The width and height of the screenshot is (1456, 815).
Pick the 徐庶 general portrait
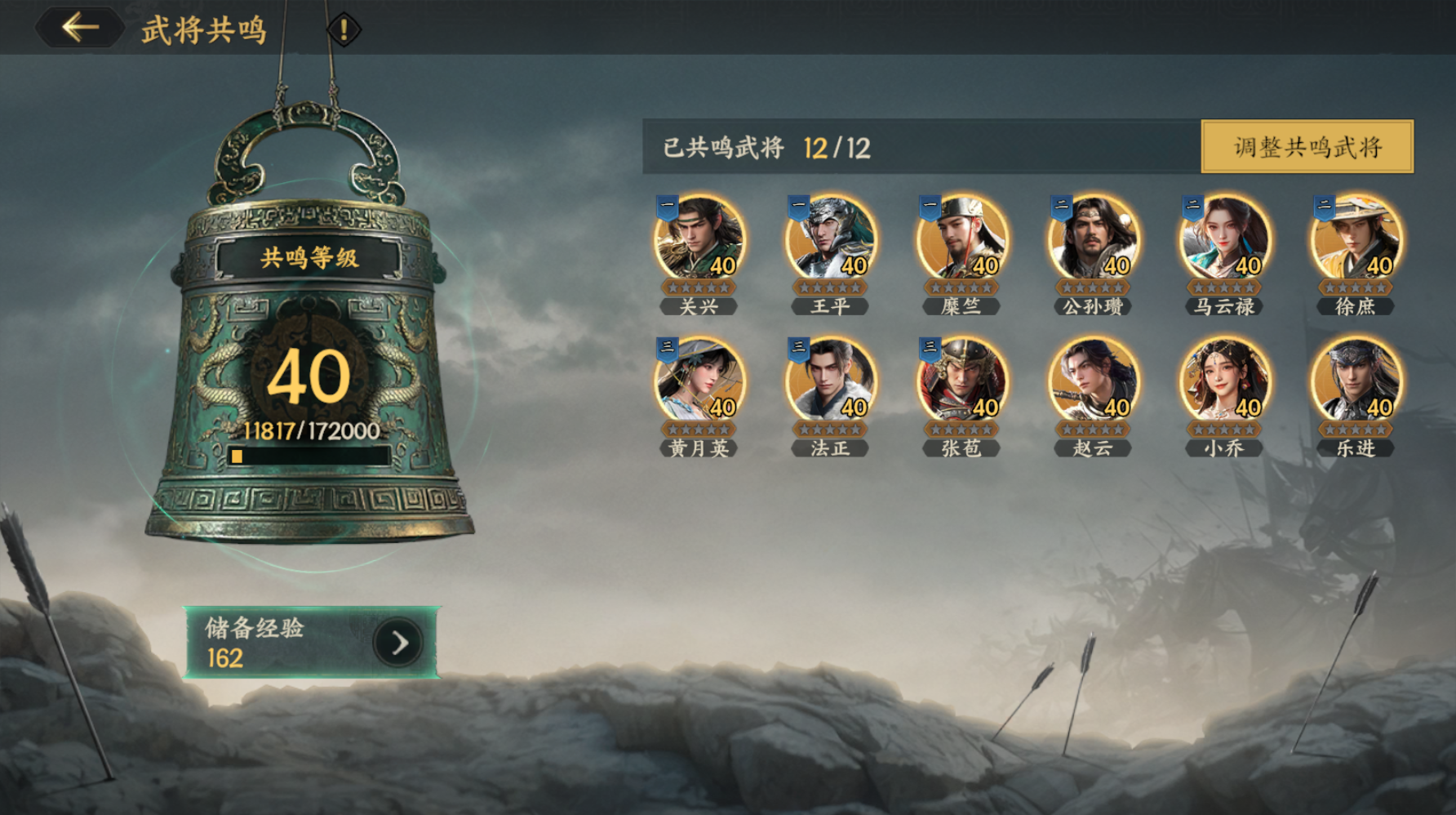(x=1356, y=240)
